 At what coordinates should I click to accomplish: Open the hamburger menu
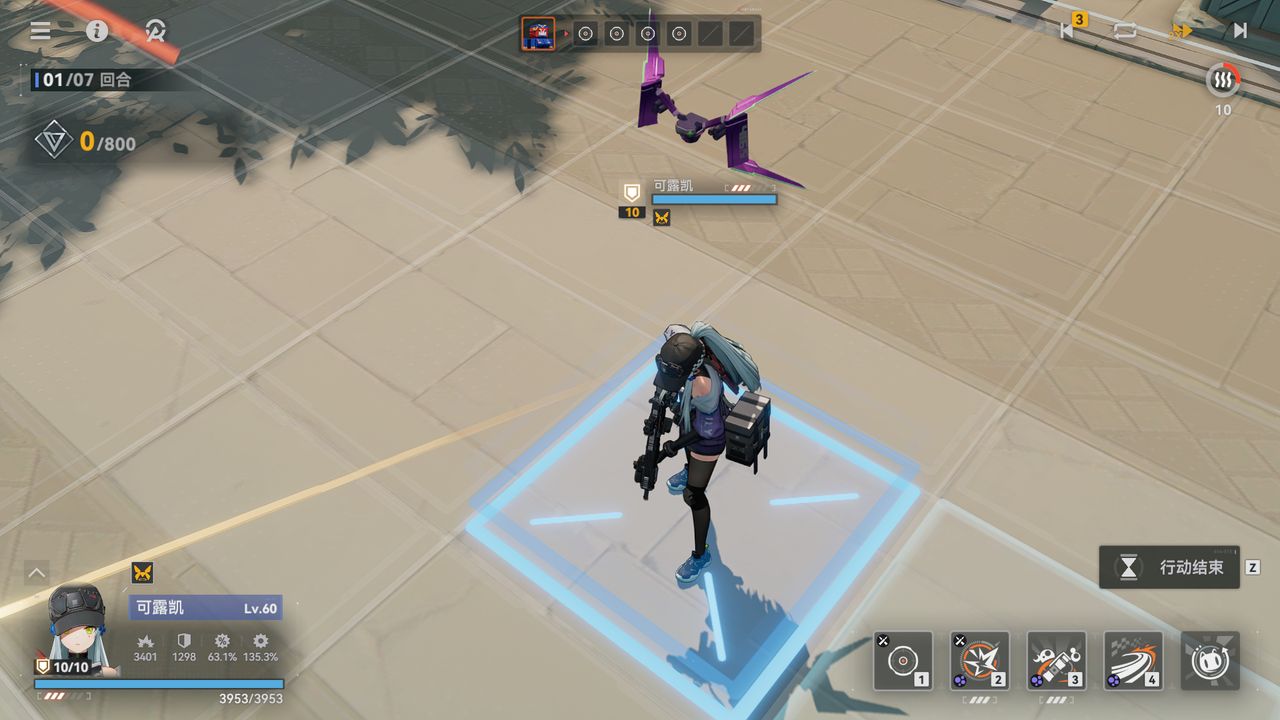[x=40, y=30]
